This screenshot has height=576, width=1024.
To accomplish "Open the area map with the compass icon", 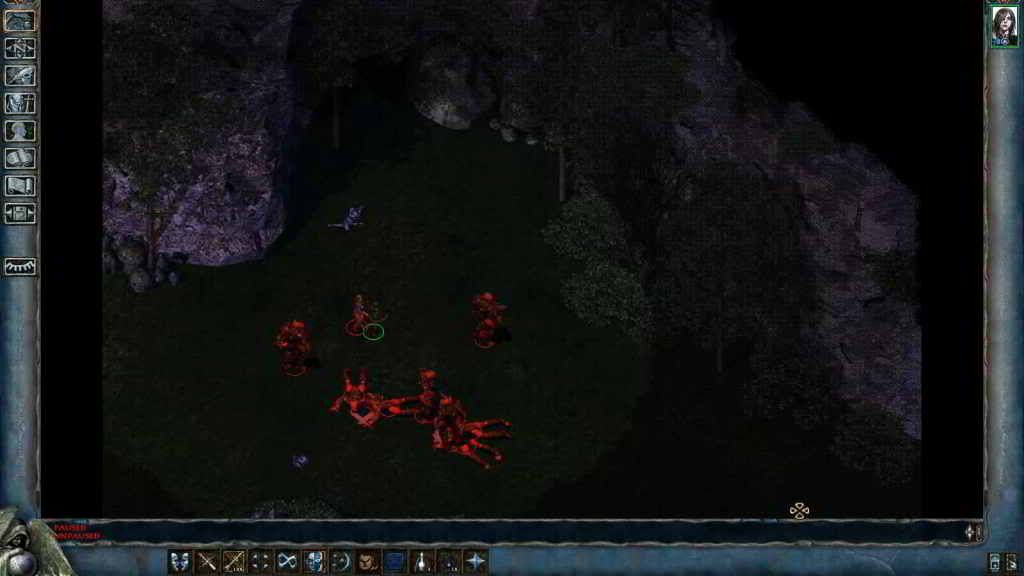I will pyautogui.click(x=20, y=47).
